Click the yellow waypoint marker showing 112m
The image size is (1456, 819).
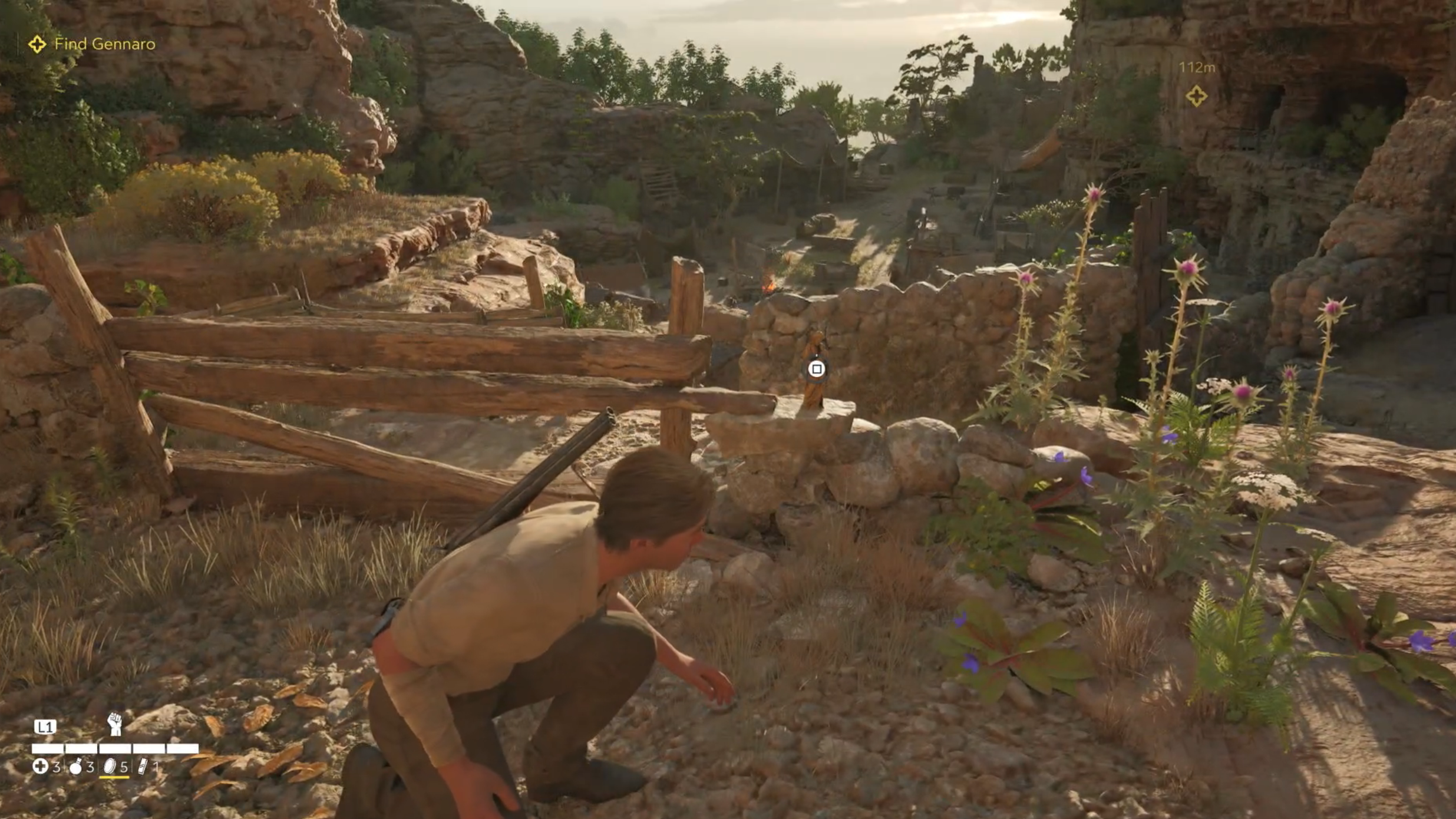[x=1196, y=96]
